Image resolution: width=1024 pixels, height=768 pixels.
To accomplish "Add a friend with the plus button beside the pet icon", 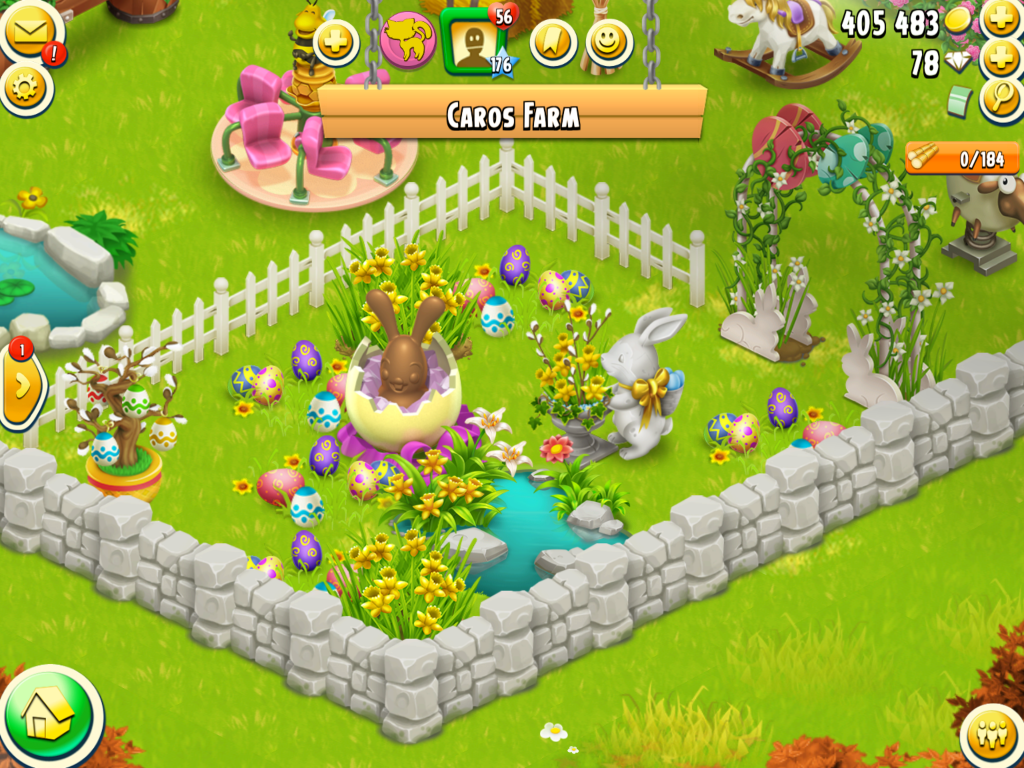I will click(336, 42).
